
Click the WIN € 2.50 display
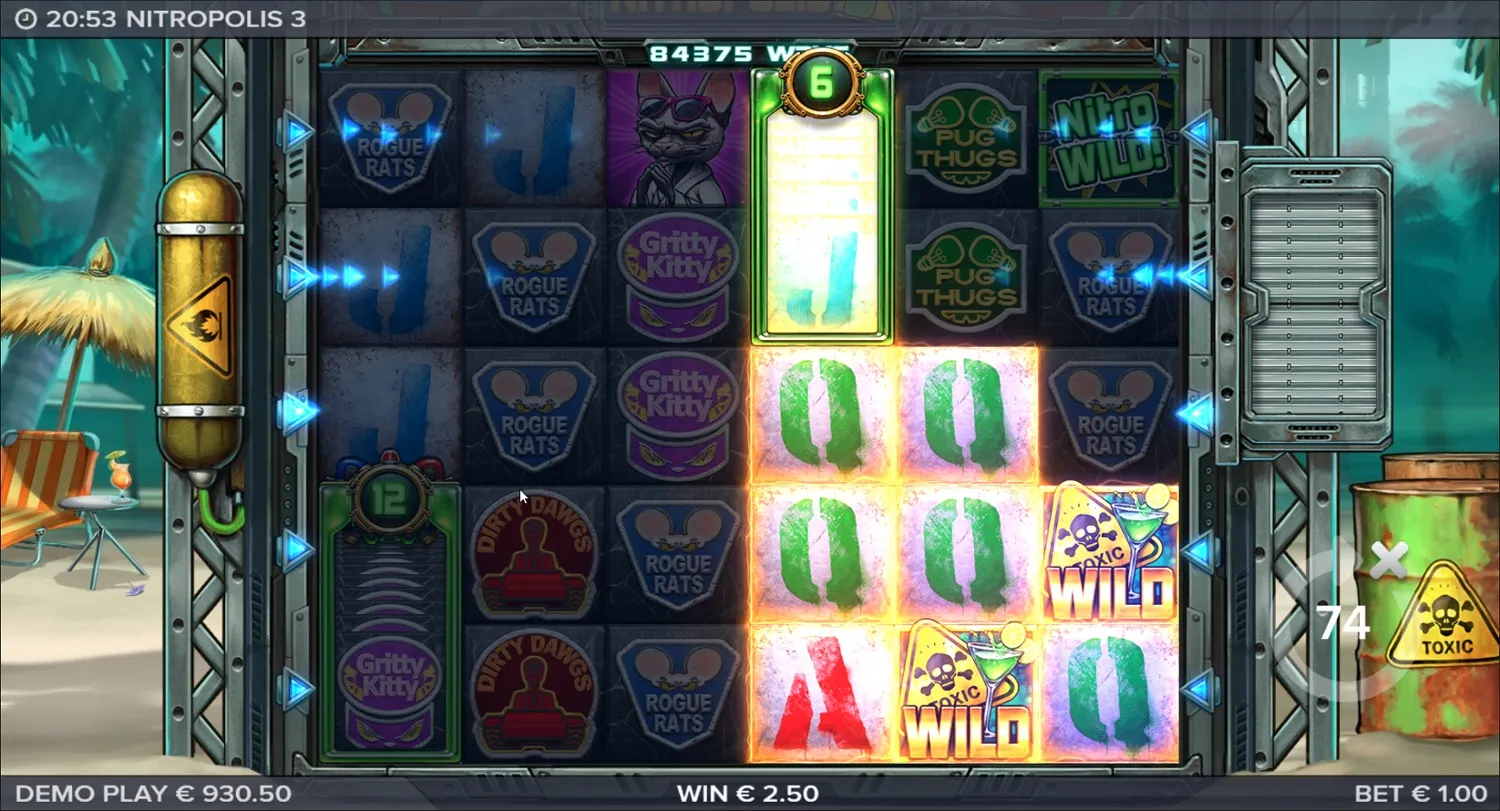tap(750, 792)
